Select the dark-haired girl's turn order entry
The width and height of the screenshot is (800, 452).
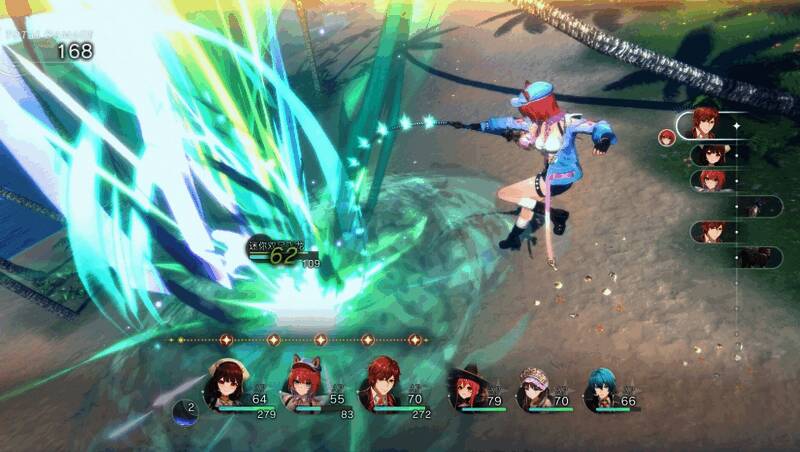[x=714, y=155]
